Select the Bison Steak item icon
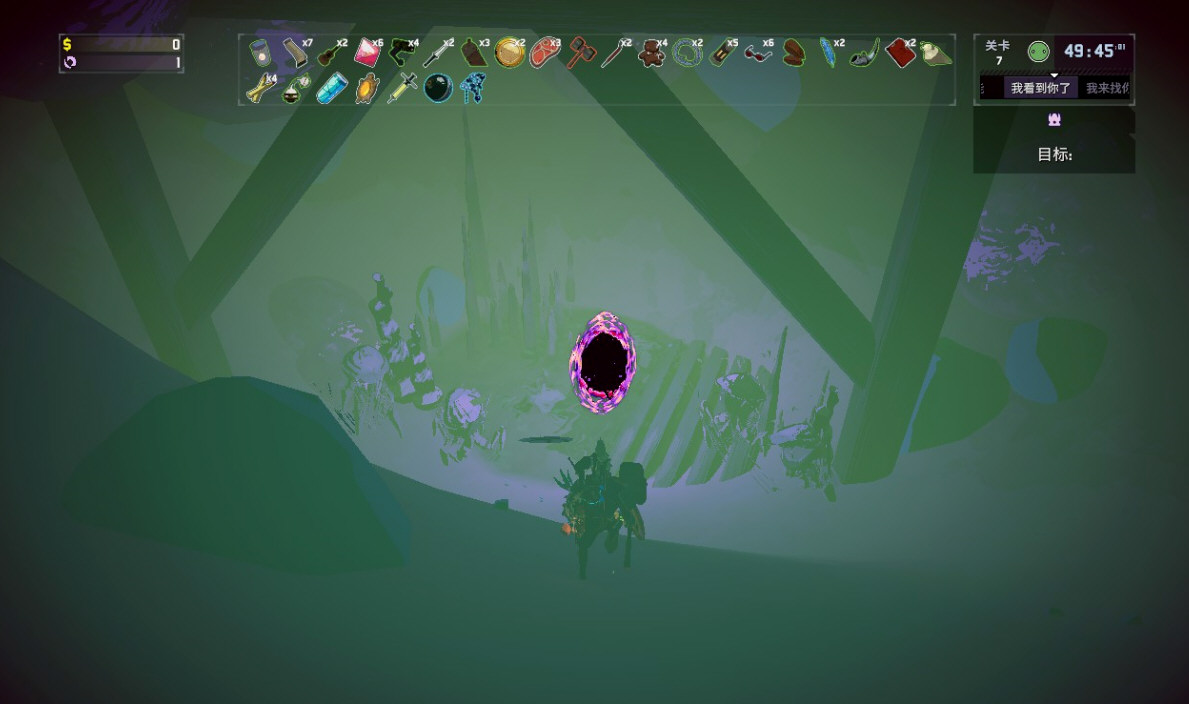This screenshot has width=1189, height=704. tap(544, 52)
